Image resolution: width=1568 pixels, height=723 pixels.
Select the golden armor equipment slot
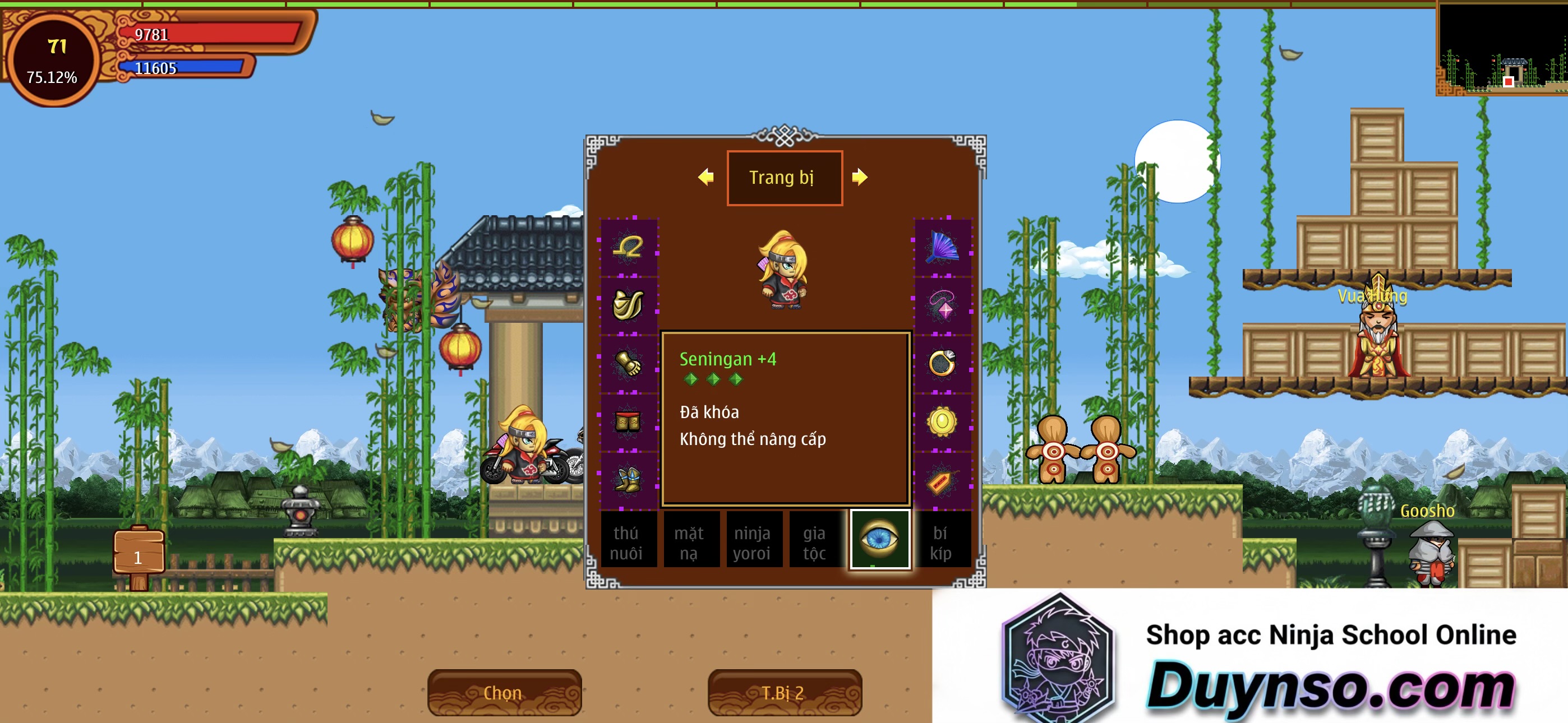pos(628,304)
